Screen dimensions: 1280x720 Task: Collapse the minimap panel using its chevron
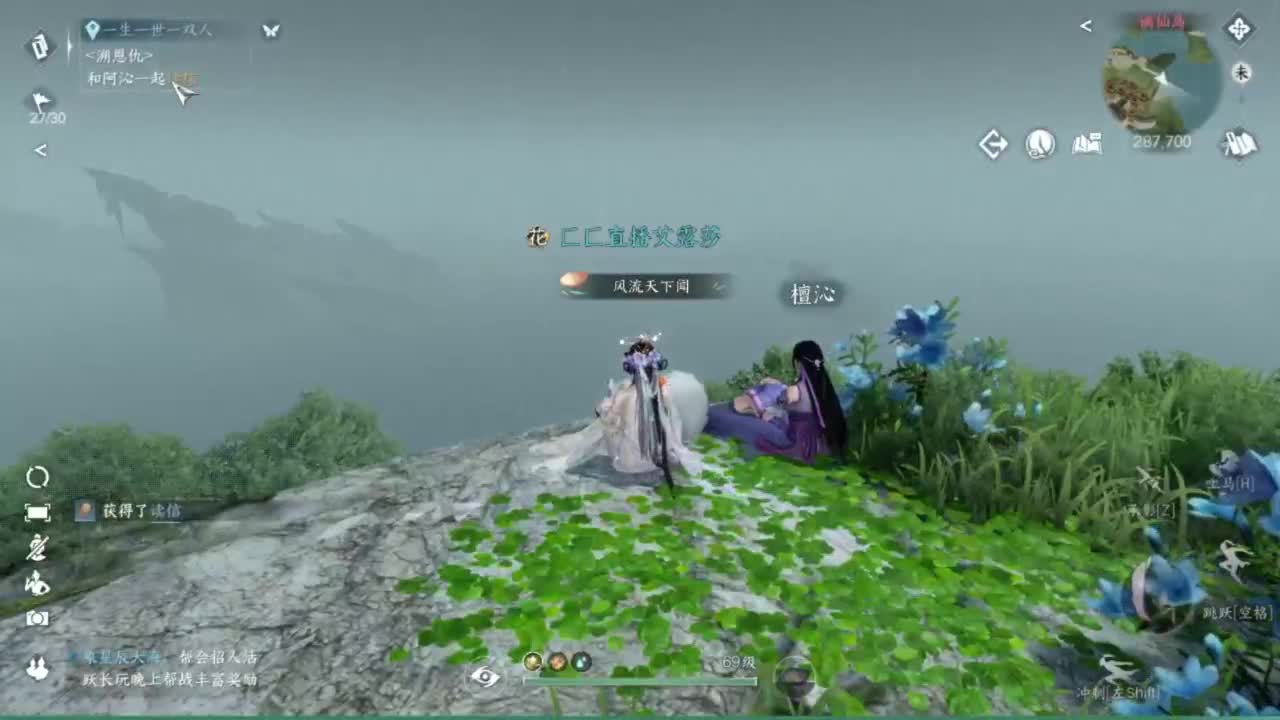click(1086, 26)
